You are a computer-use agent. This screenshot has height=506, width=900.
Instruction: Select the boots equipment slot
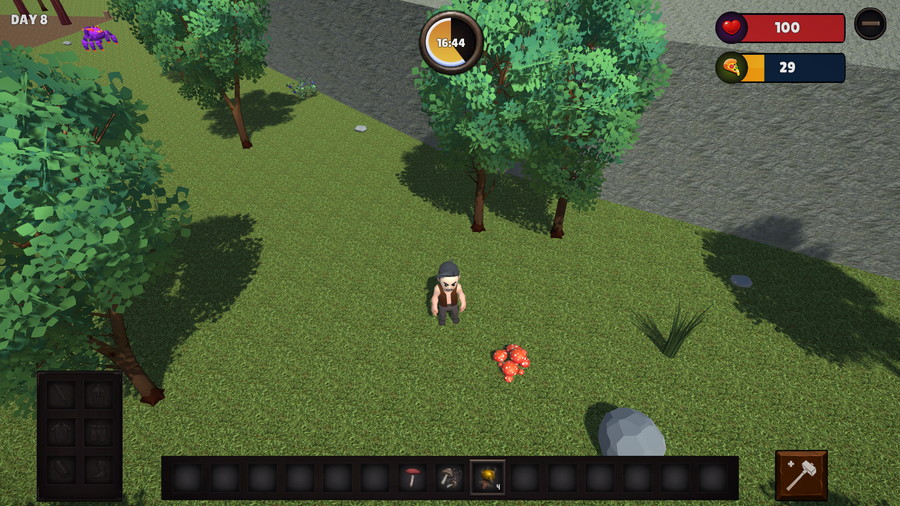pos(98,470)
